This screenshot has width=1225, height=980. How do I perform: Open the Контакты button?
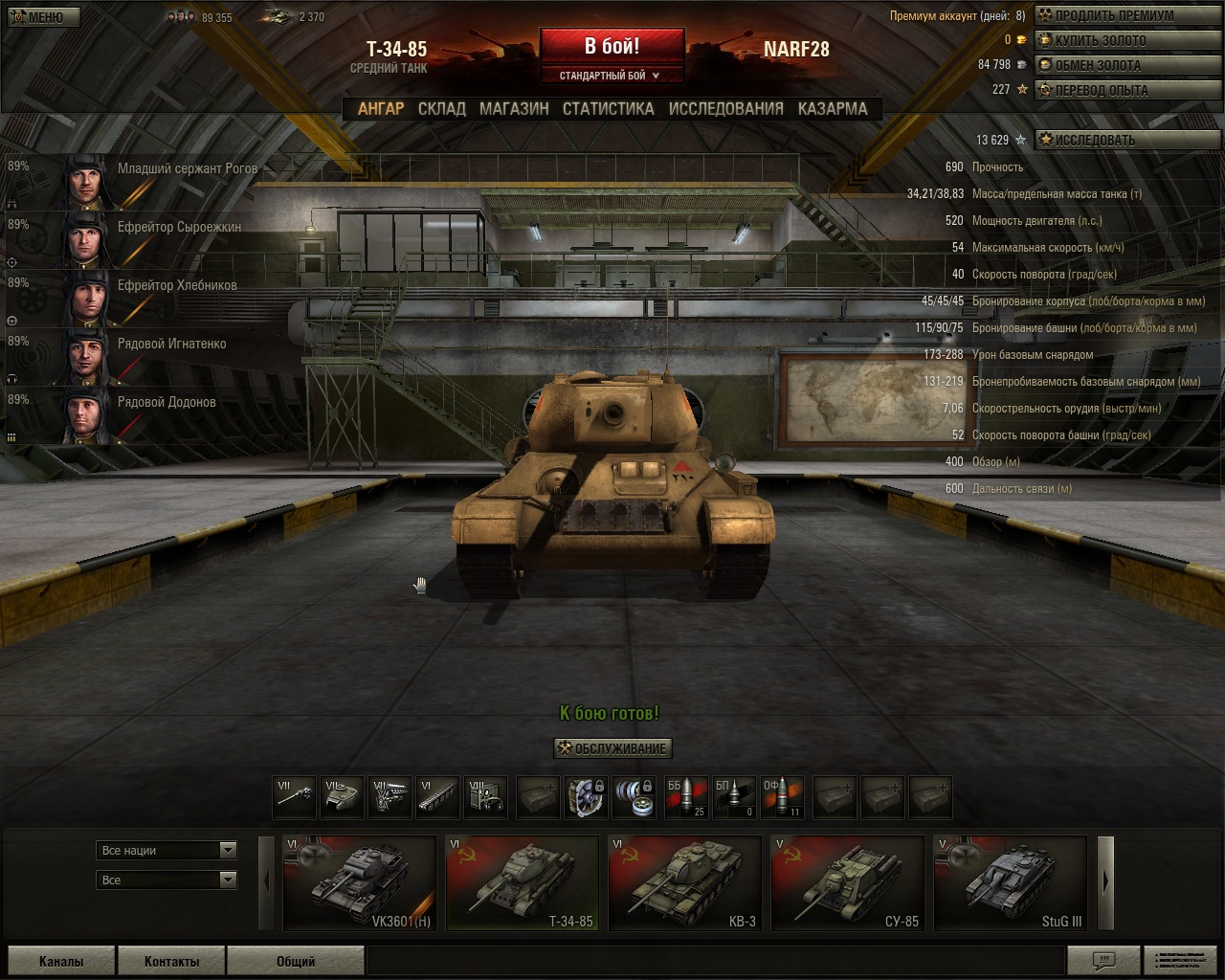(x=171, y=961)
